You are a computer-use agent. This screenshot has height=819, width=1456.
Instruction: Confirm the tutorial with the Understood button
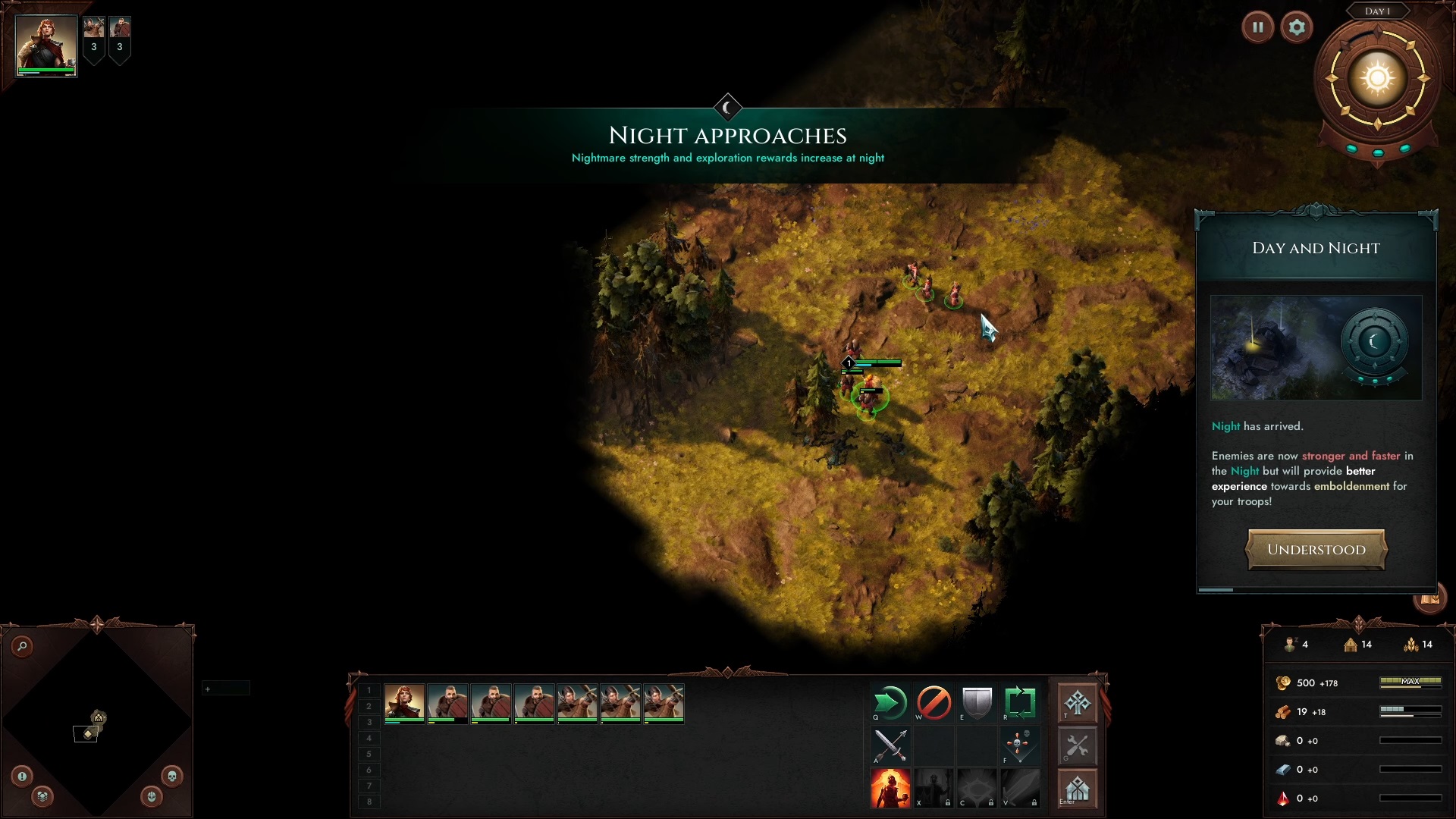(1316, 550)
